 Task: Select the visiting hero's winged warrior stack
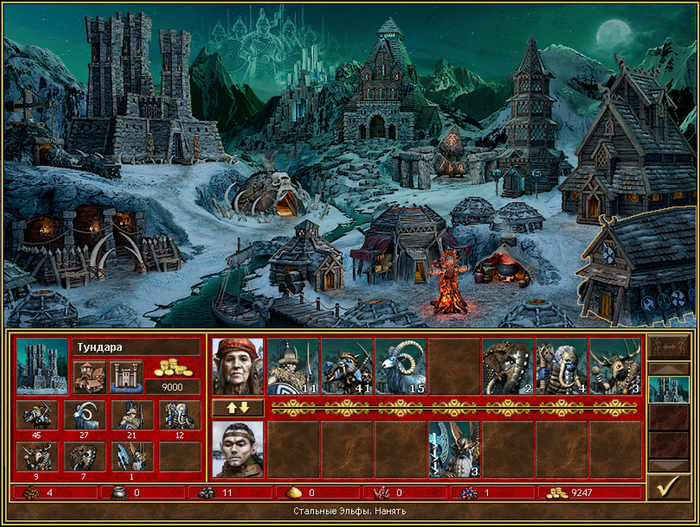[454, 449]
